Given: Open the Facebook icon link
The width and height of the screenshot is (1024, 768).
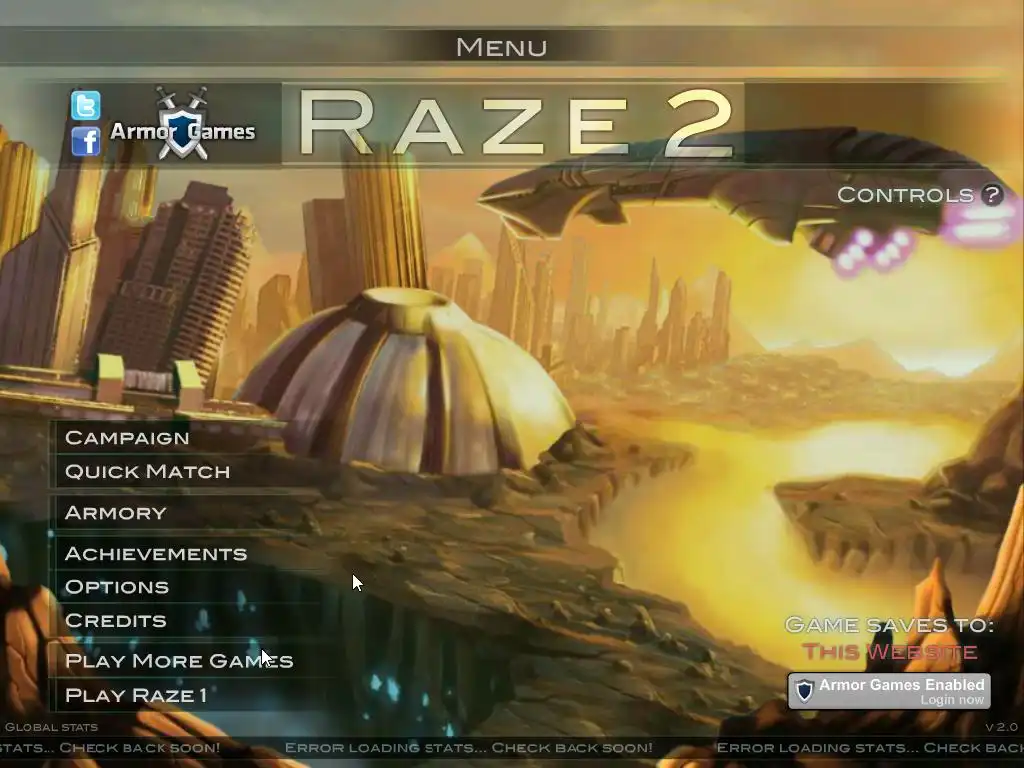Looking at the screenshot, I should pos(86,141).
